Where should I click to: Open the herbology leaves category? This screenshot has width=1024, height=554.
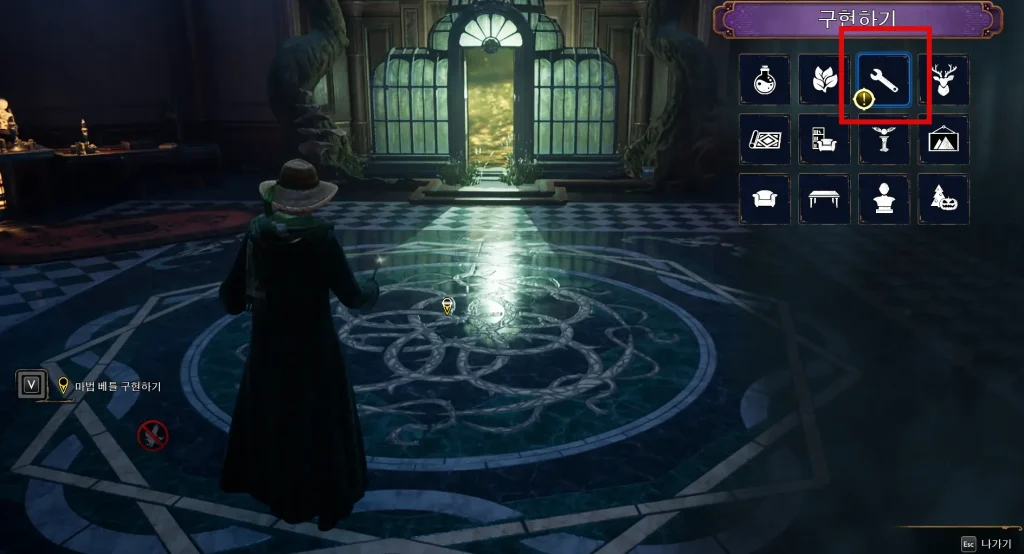(824, 79)
